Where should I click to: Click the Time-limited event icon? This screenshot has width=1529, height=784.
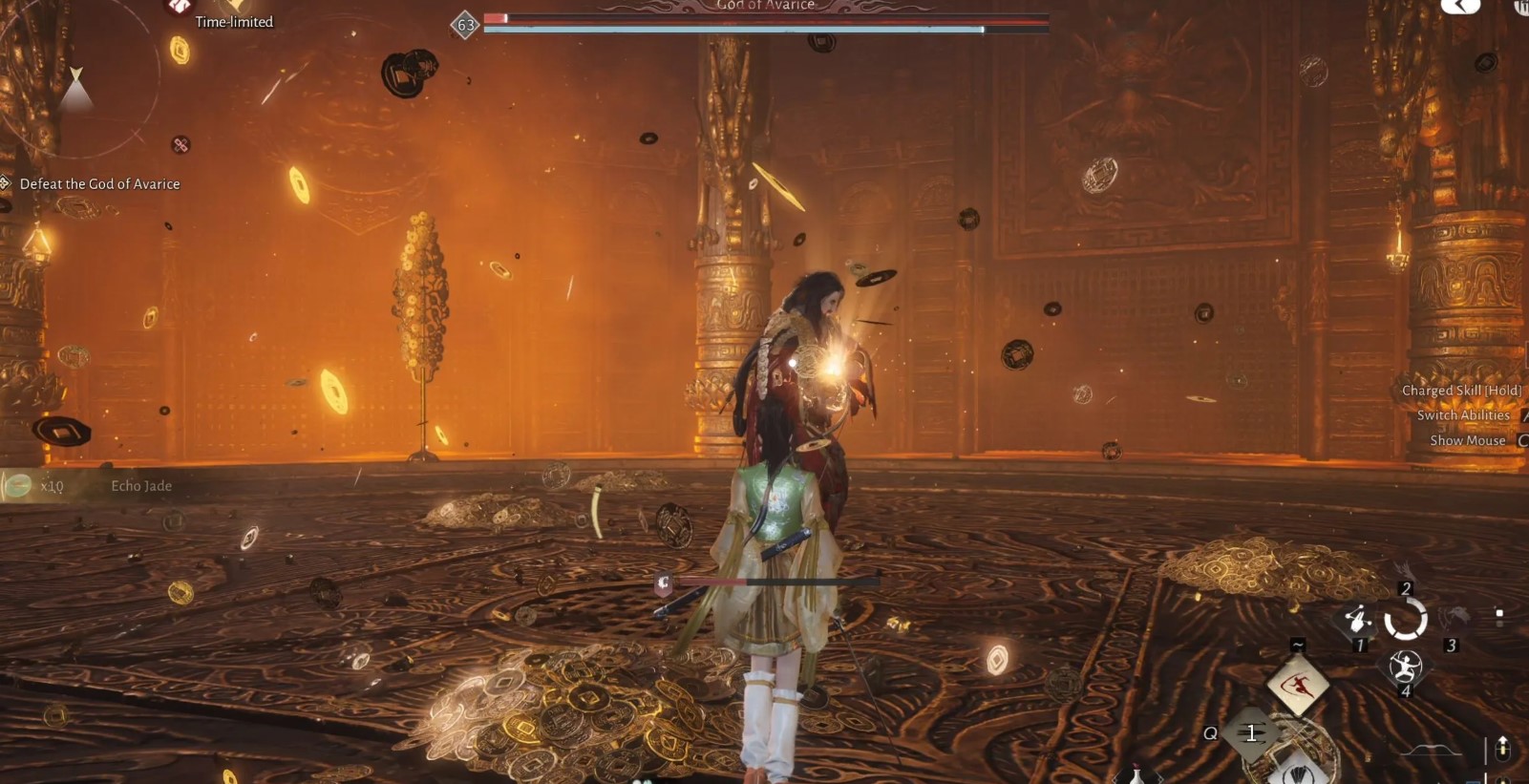coord(179,7)
